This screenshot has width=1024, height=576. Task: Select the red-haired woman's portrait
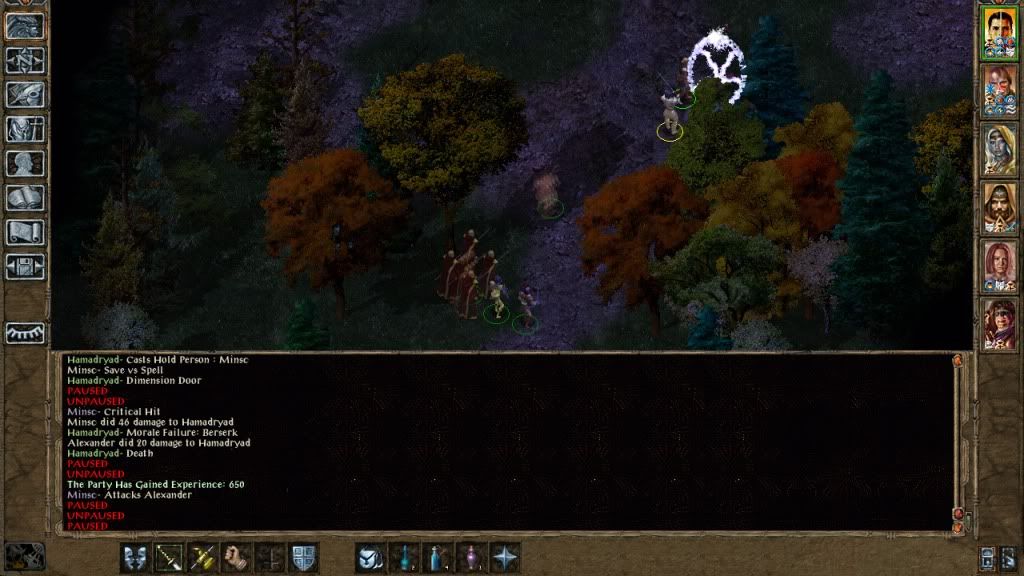pos(999,265)
